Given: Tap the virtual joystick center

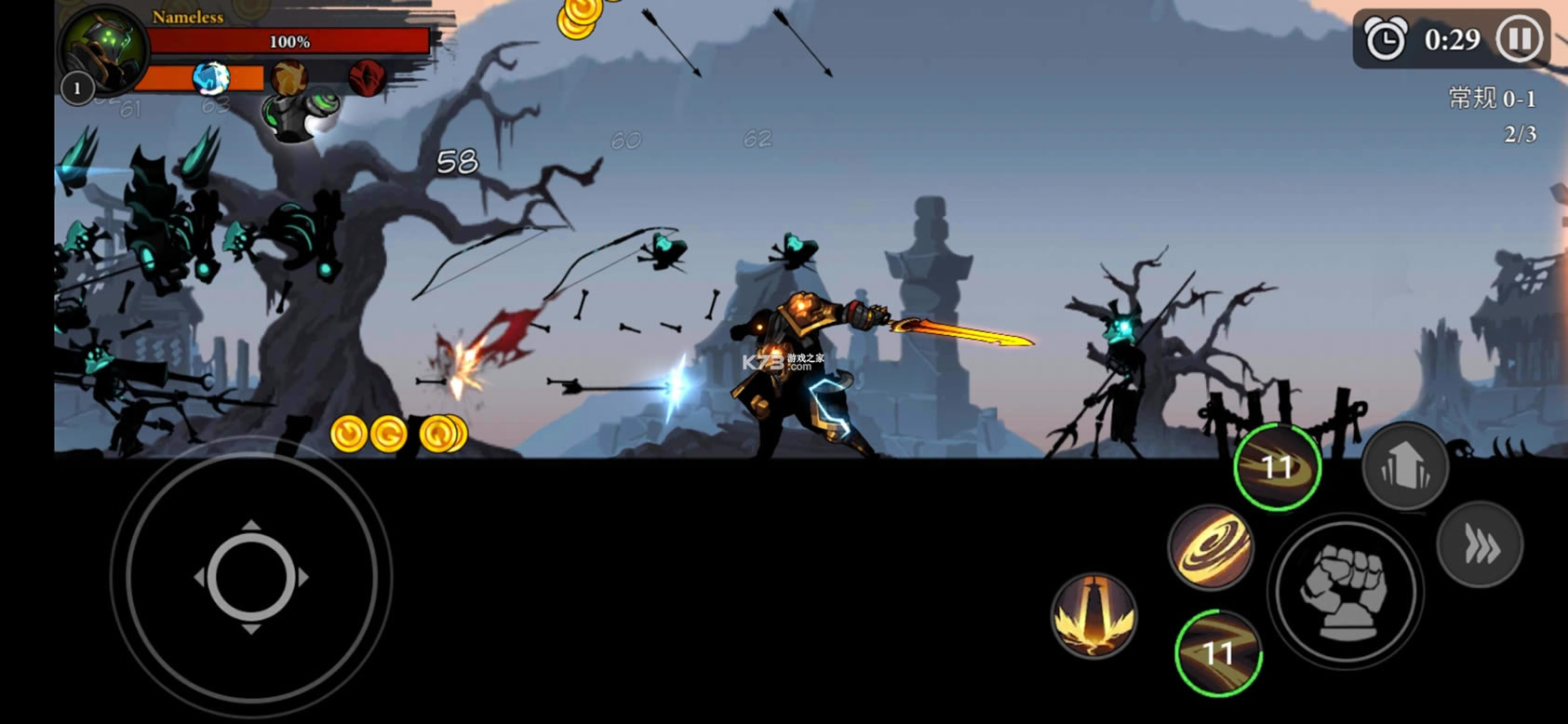Looking at the screenshot, I should click(x=251, y=577).
